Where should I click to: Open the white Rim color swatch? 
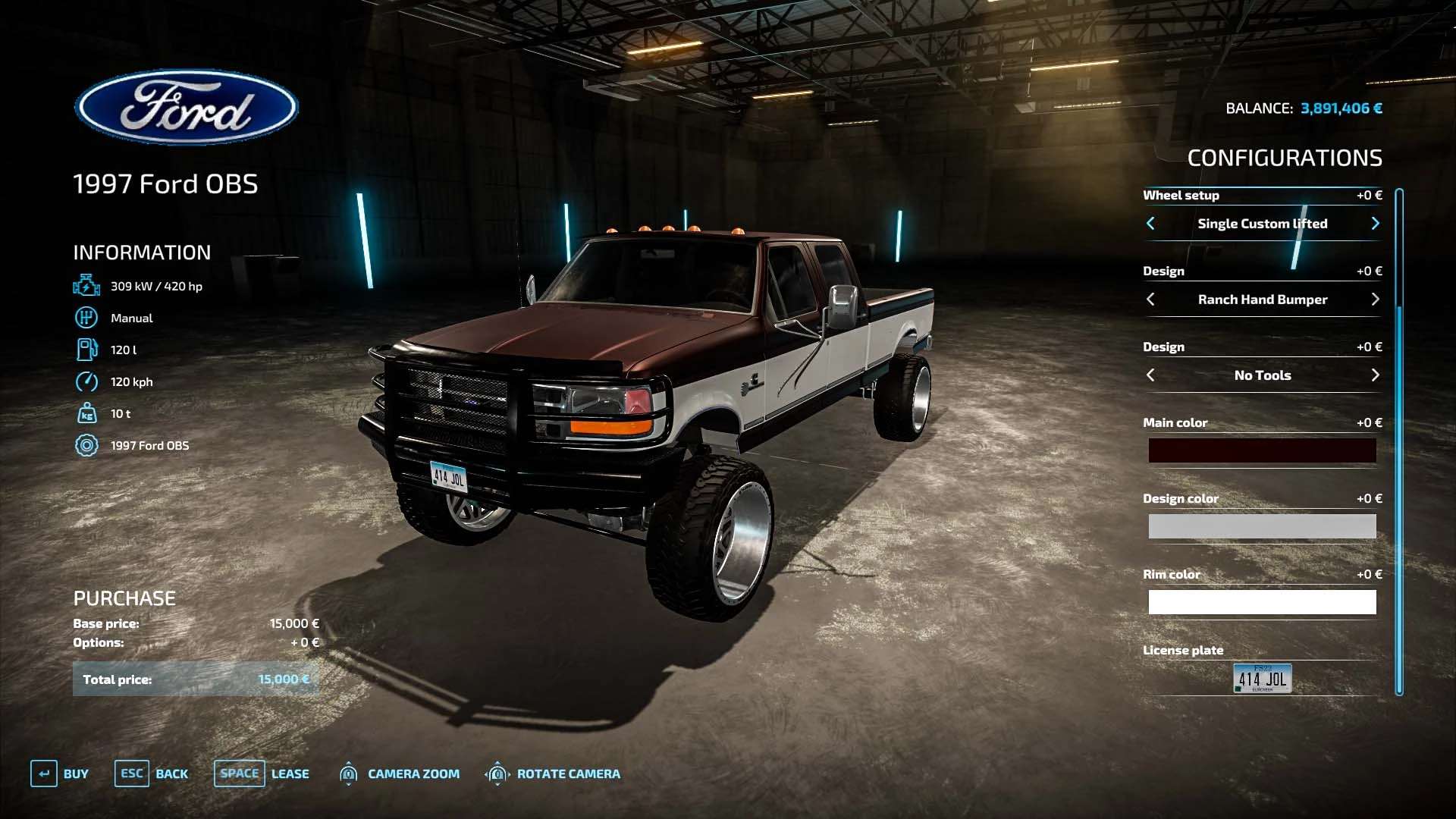1262,602
